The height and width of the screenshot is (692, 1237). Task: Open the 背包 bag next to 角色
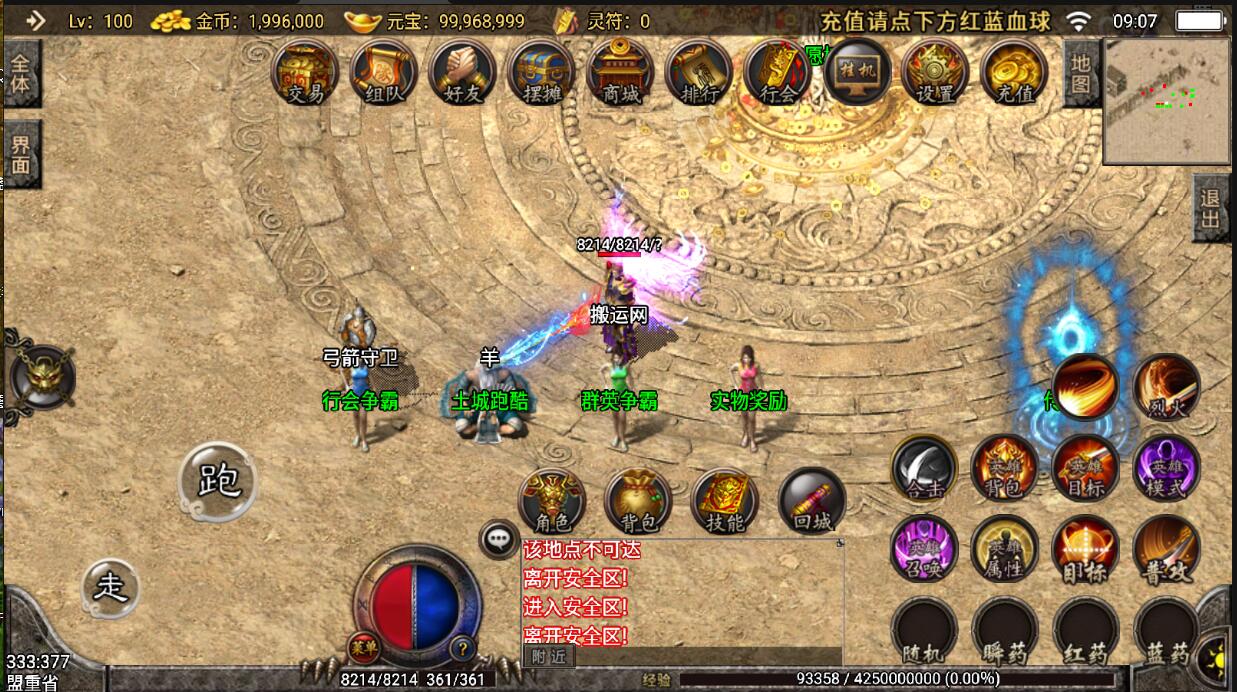point(638,500)
